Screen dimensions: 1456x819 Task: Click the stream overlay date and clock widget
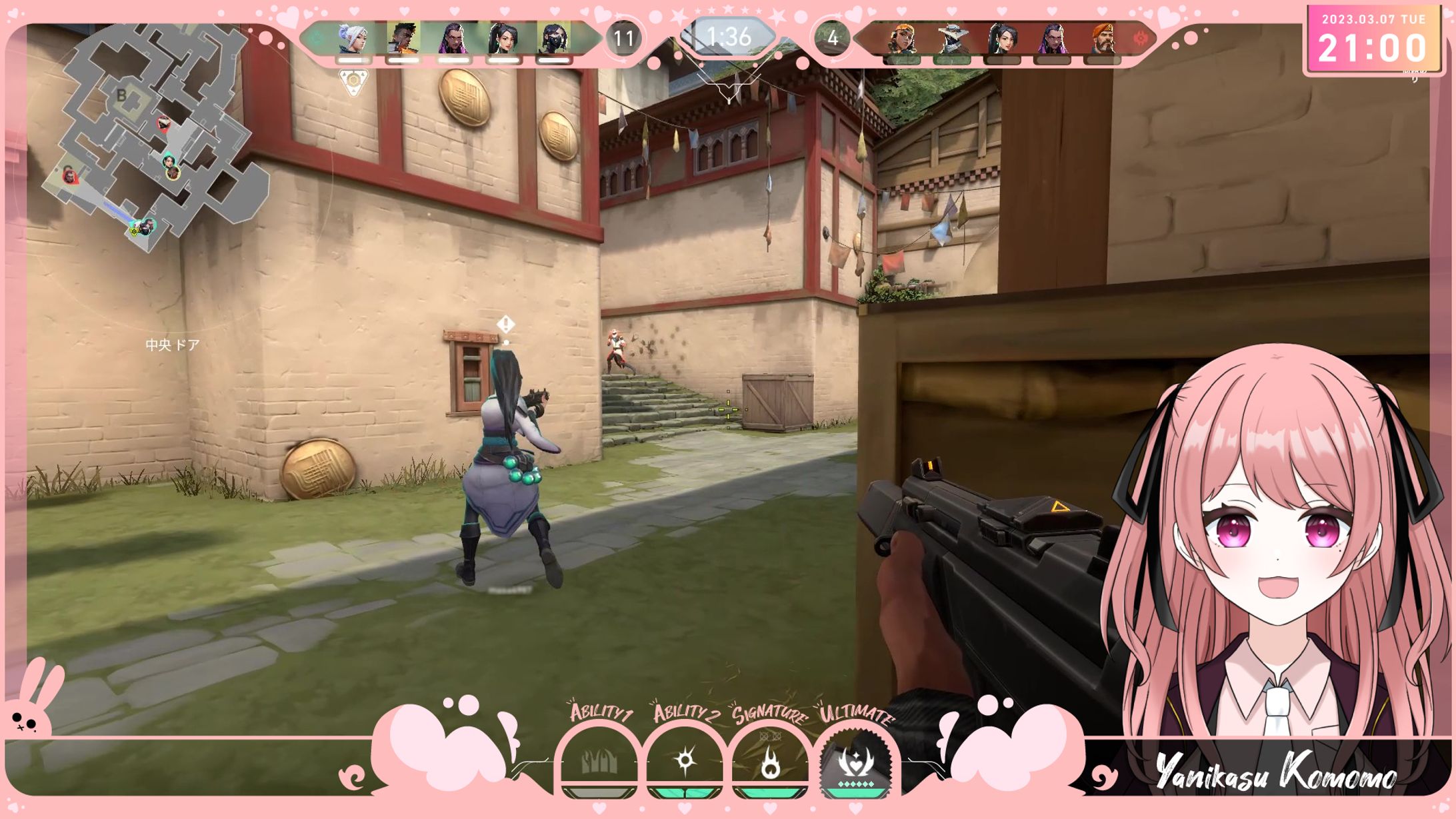tap(1372, 41)
